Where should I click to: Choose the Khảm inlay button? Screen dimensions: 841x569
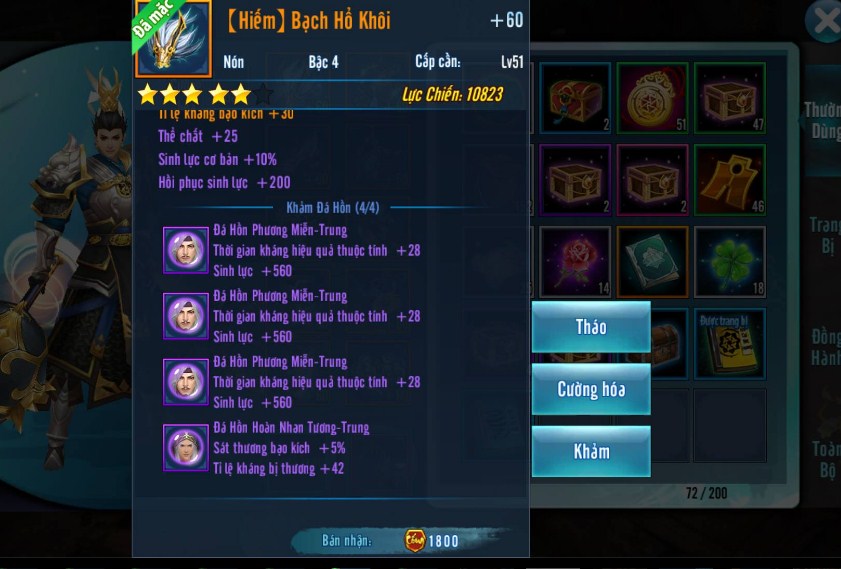(x=591, y=451)
